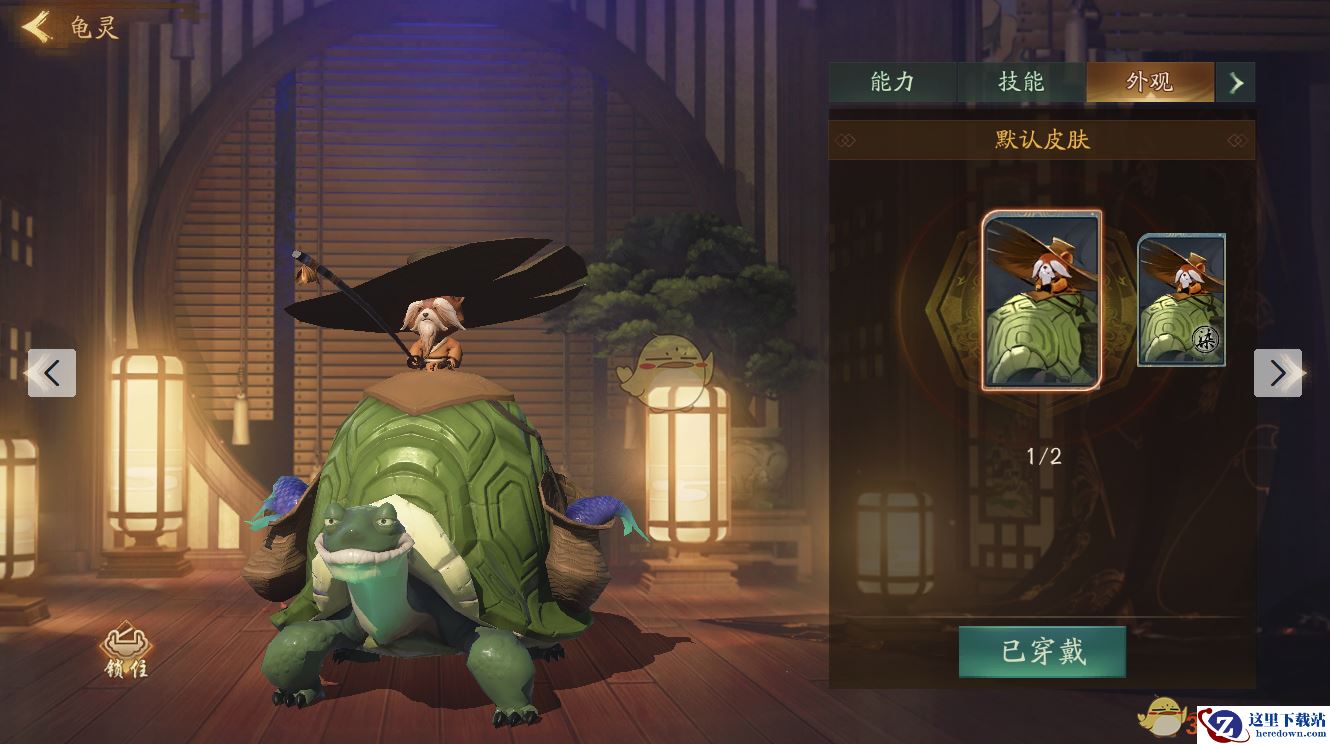Viewport: 1330px width, 744px height.
Task: Select the 外观 tab
Action: 1150,84
